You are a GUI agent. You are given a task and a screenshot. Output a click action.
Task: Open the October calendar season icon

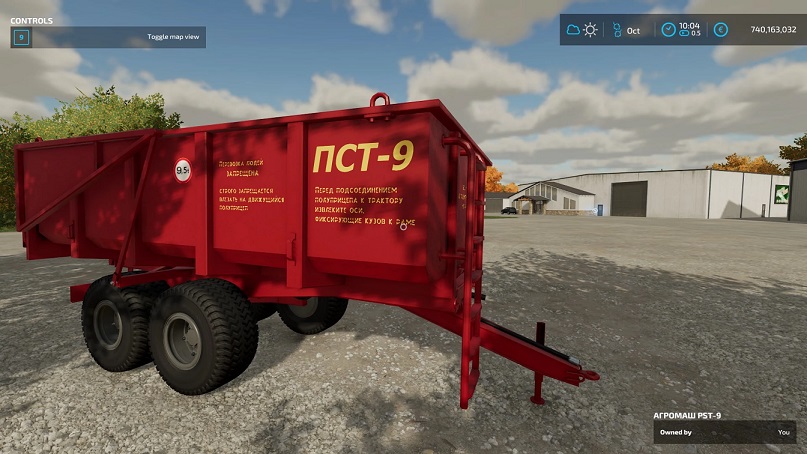tap(617, 30)
